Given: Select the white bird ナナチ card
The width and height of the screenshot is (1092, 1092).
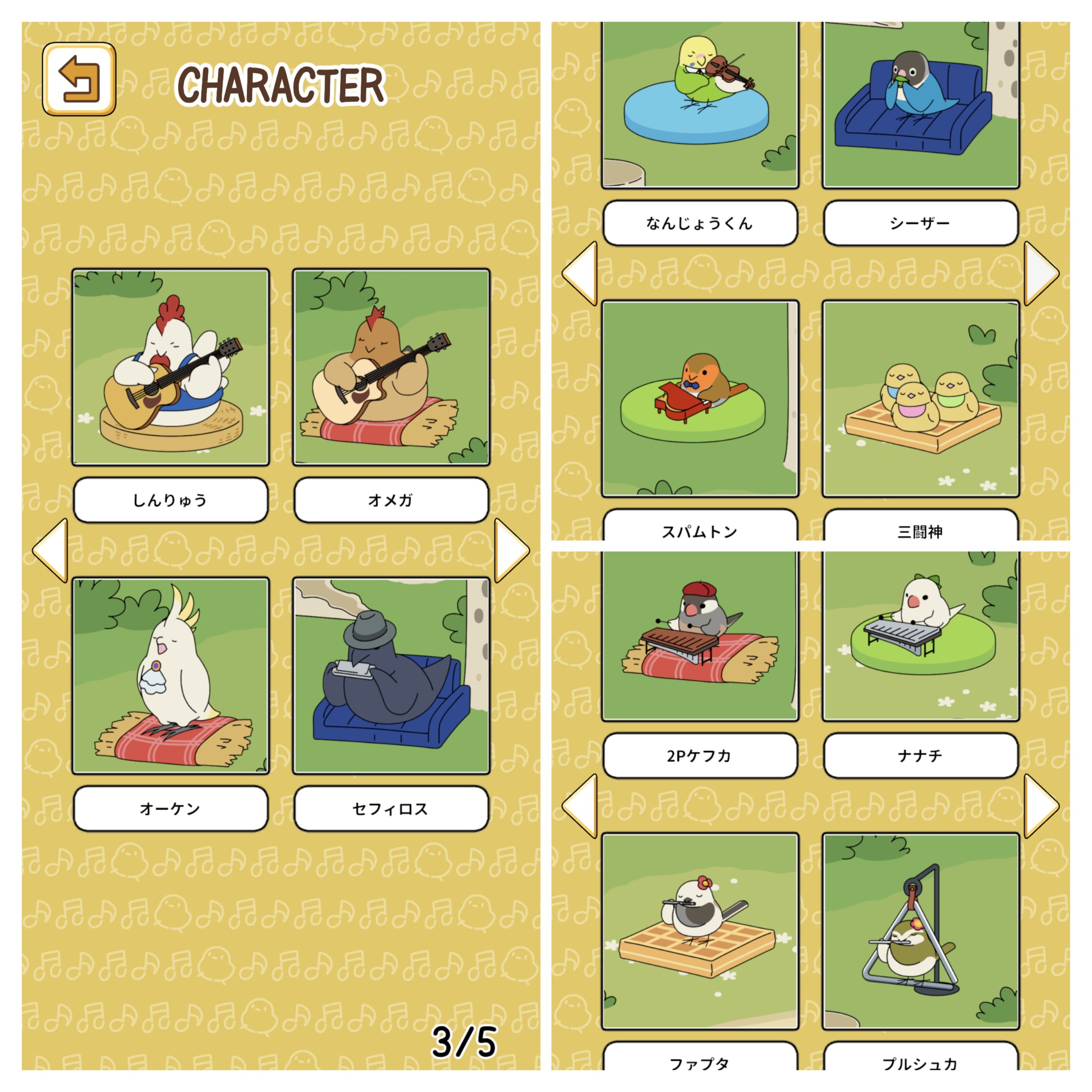Looking at the screenshot, I should (x=920, y=636).
